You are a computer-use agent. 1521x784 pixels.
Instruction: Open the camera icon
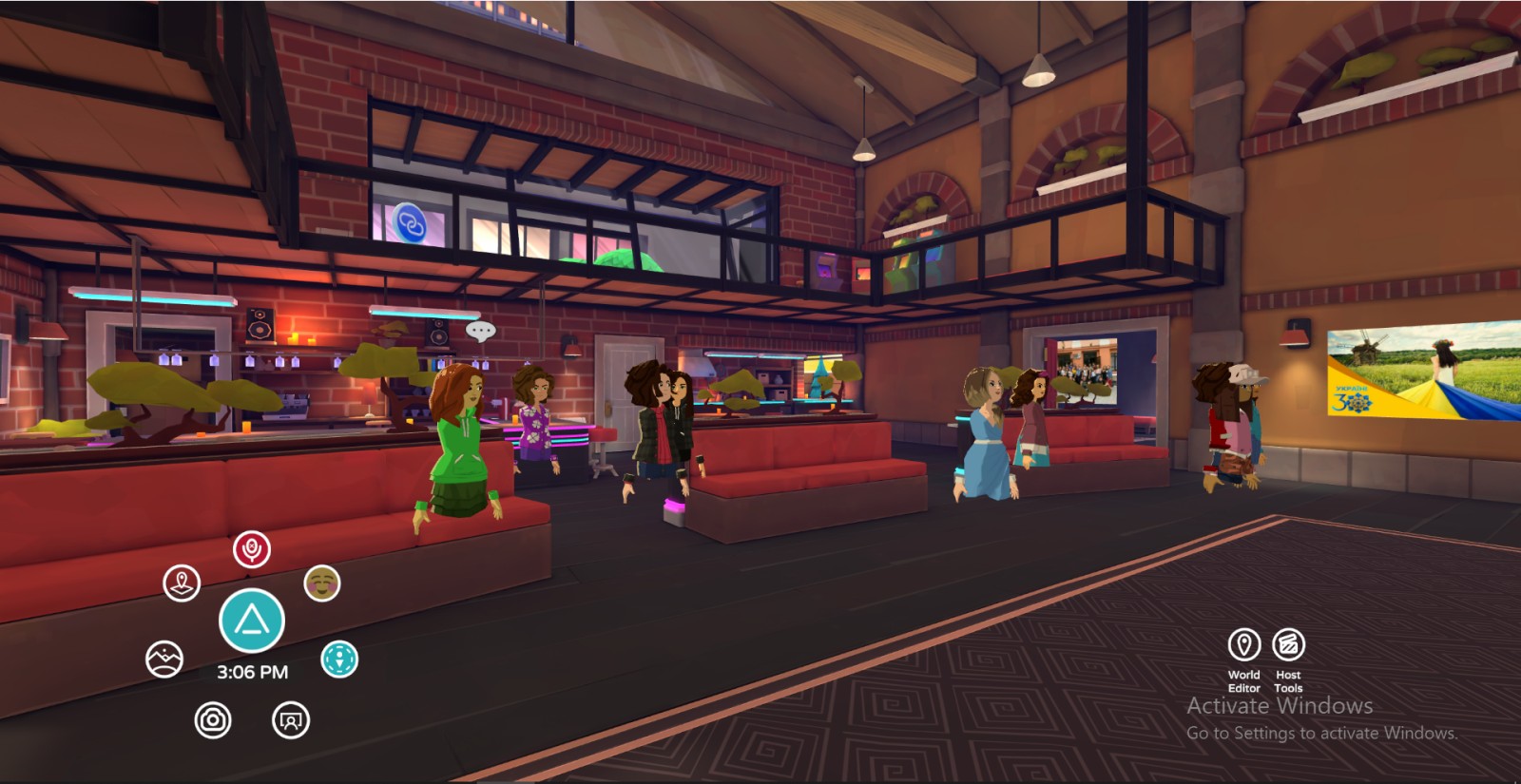pos(213,720)
